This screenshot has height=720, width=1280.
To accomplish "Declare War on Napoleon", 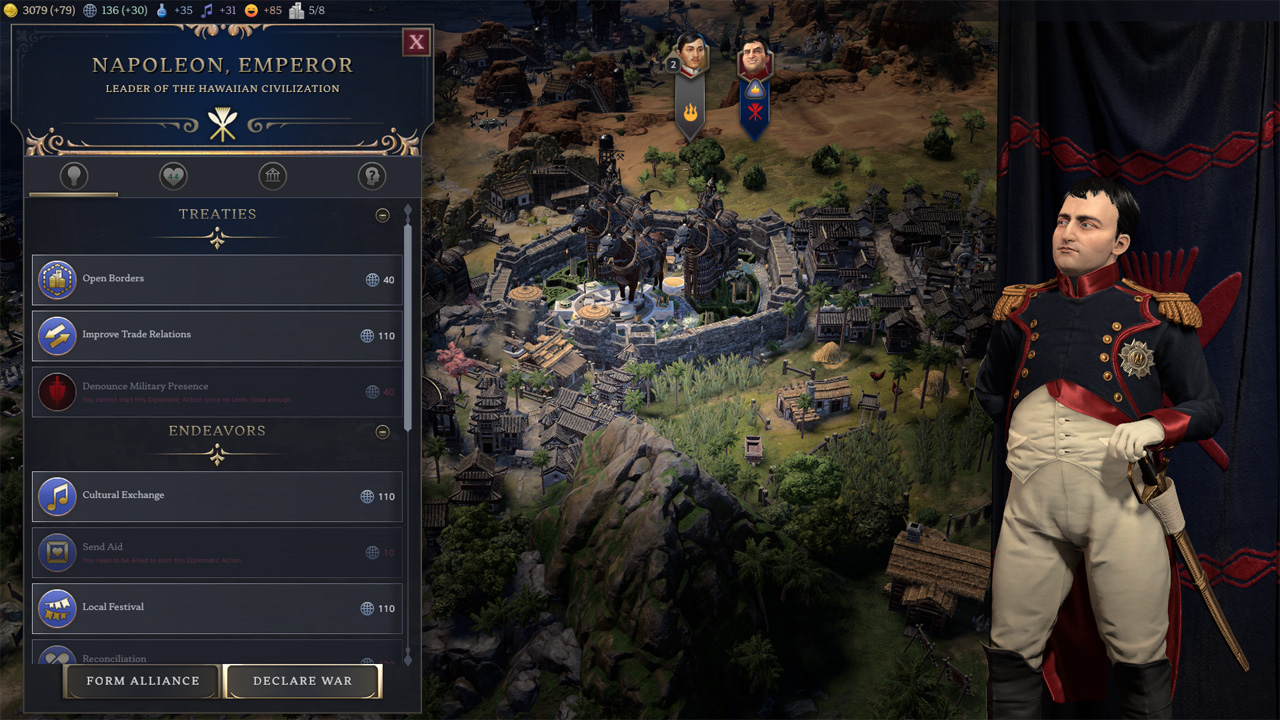I will point(302,681).
